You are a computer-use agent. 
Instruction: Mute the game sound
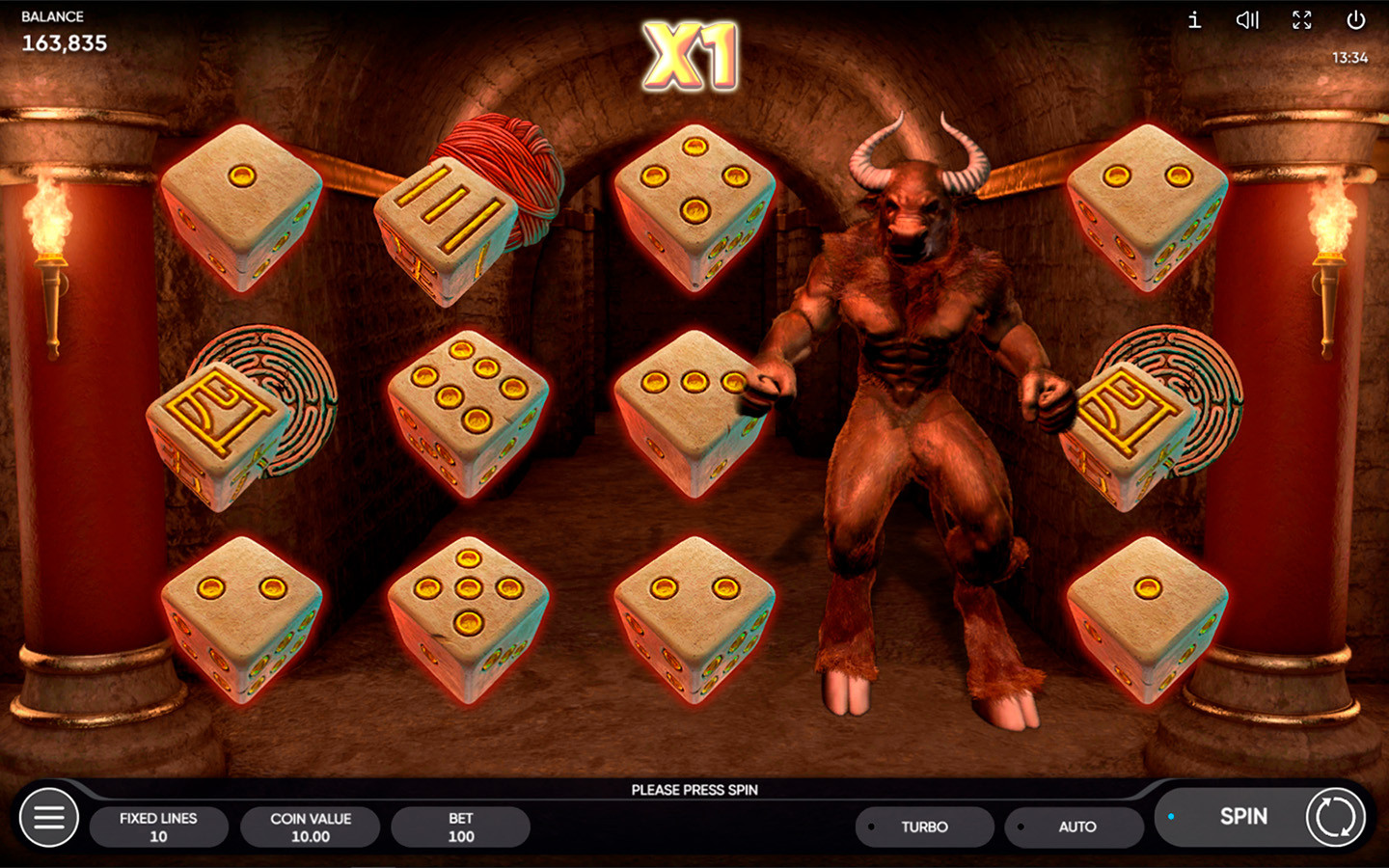[x=1247, y=20]
